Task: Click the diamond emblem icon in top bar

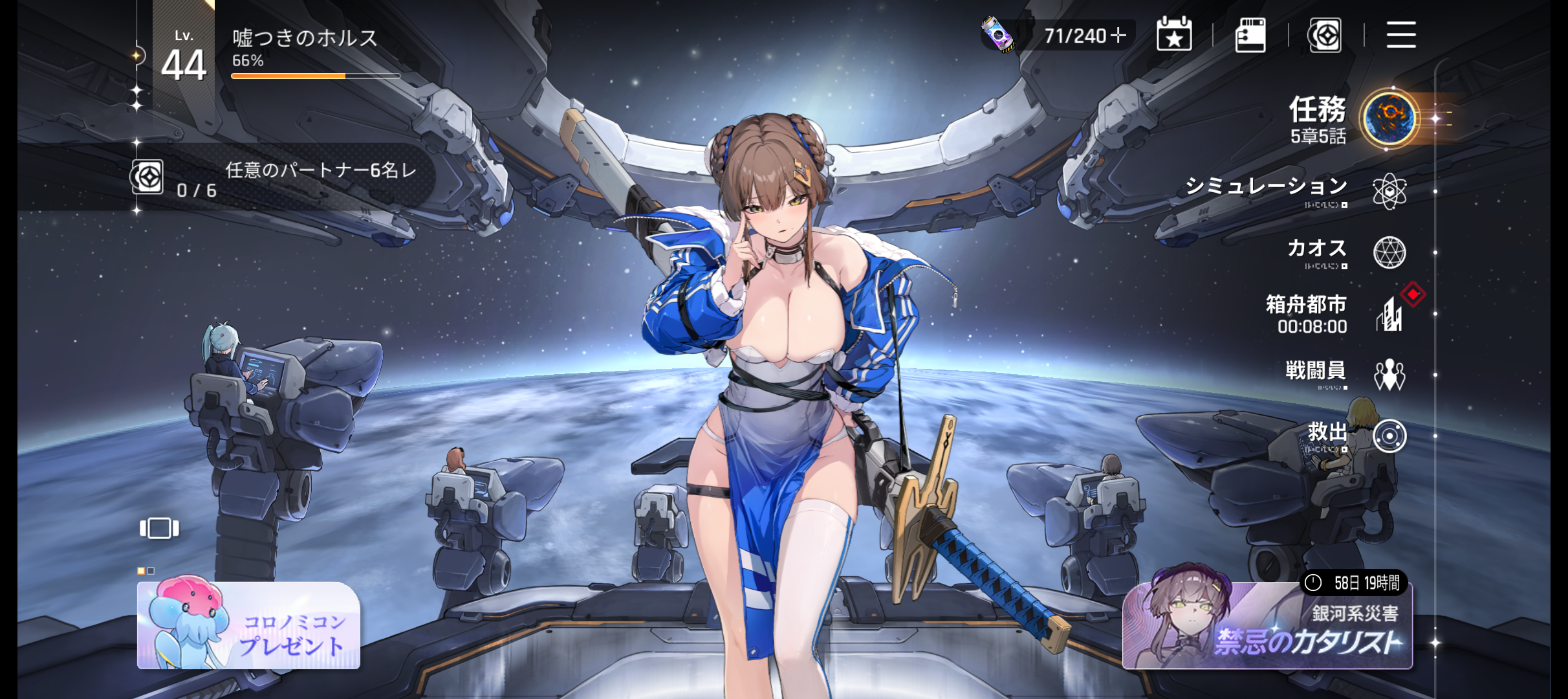Action: (1325, 35)
